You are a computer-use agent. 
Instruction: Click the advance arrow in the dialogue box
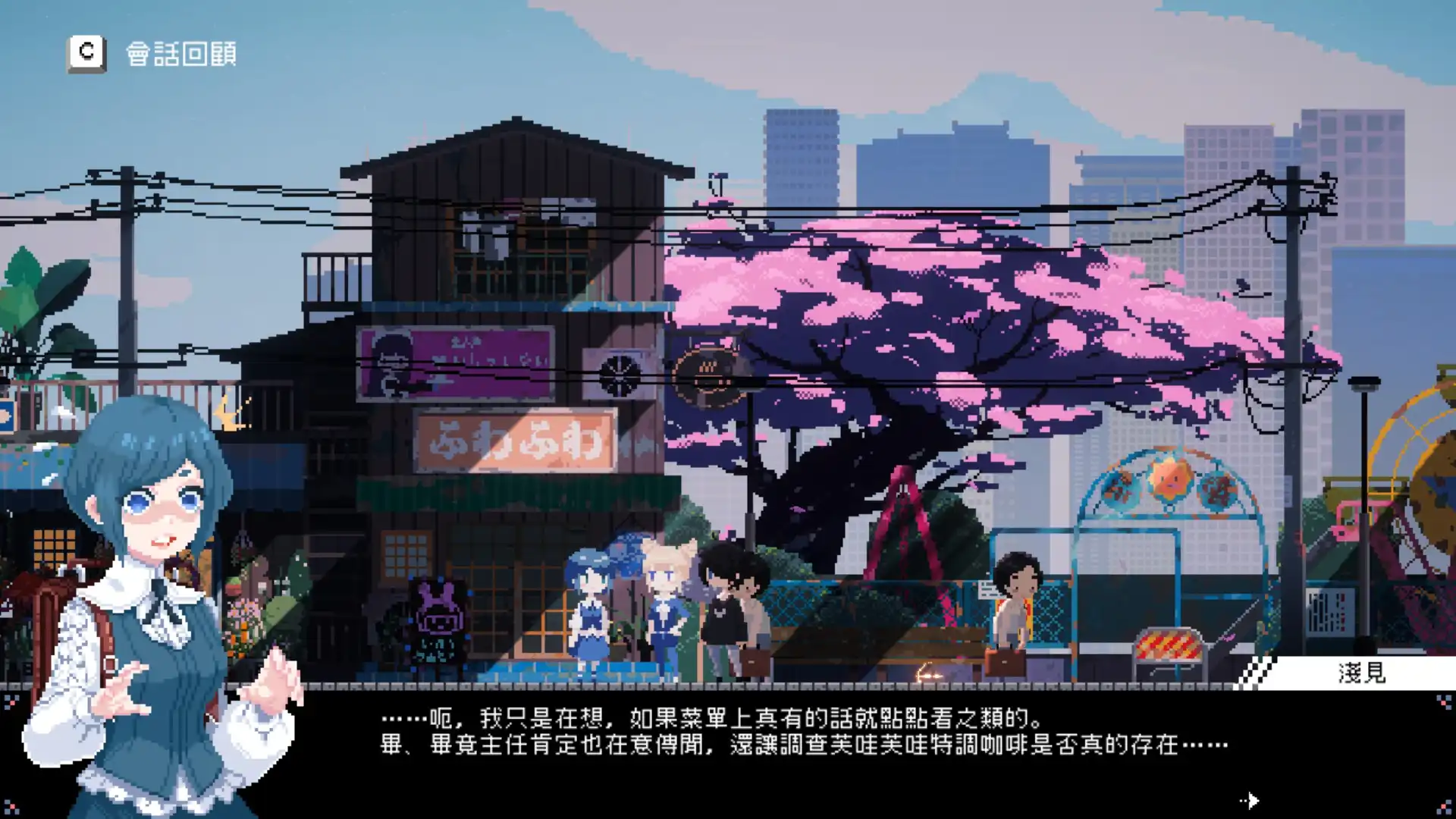(x=1250, y=800)
